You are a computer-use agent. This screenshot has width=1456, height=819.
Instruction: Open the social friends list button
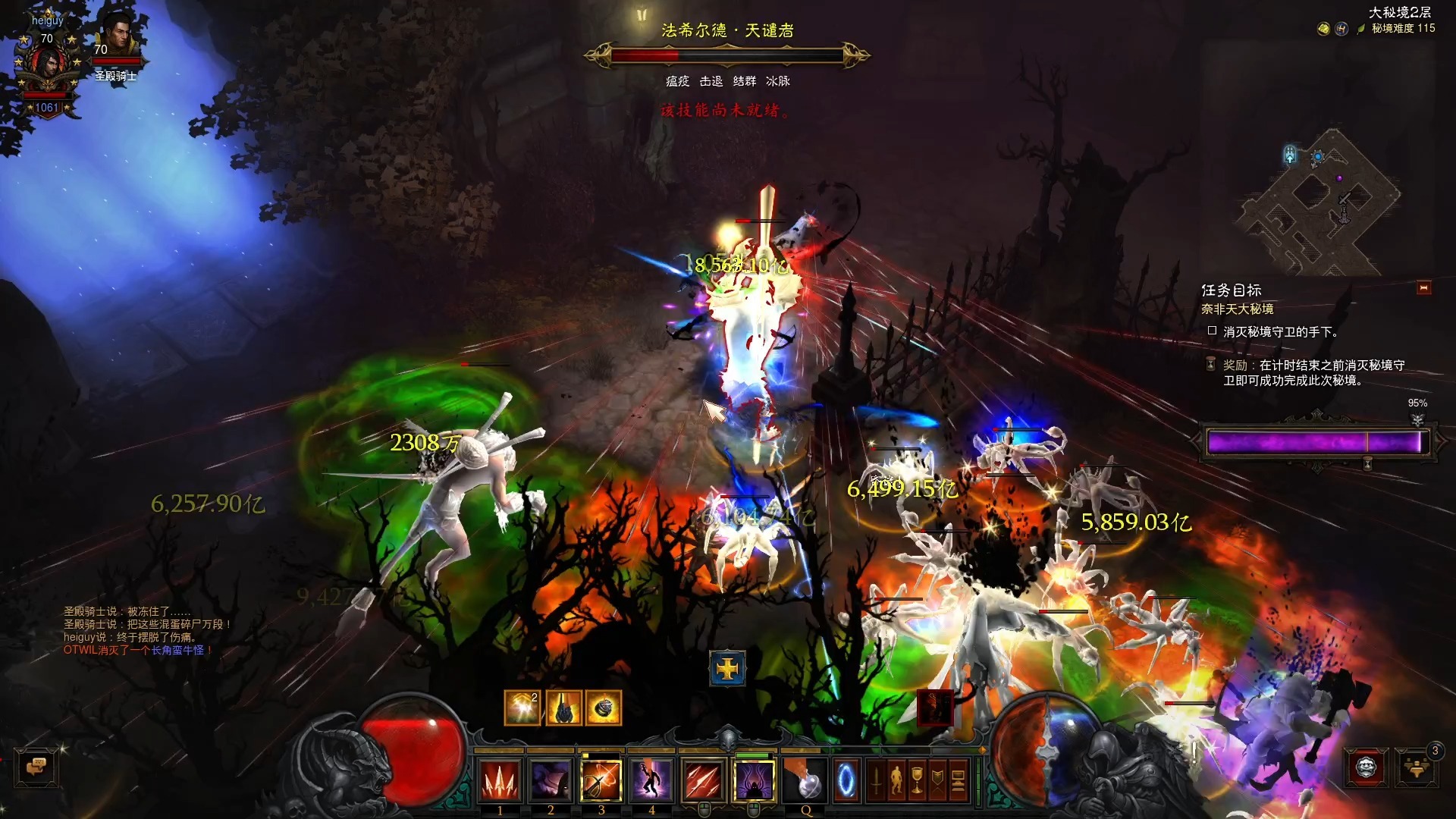pos(1417,767)
